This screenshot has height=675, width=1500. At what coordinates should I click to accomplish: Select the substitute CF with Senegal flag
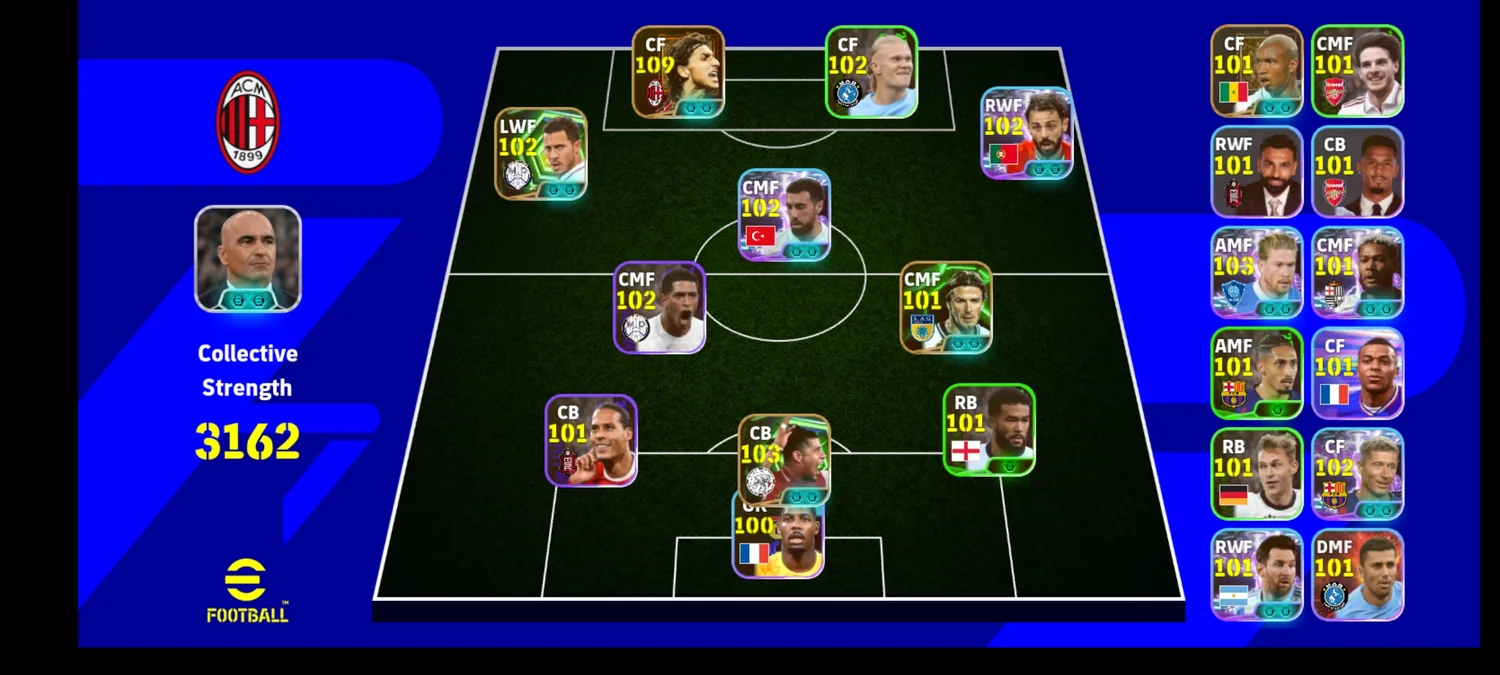(1257, 71)
